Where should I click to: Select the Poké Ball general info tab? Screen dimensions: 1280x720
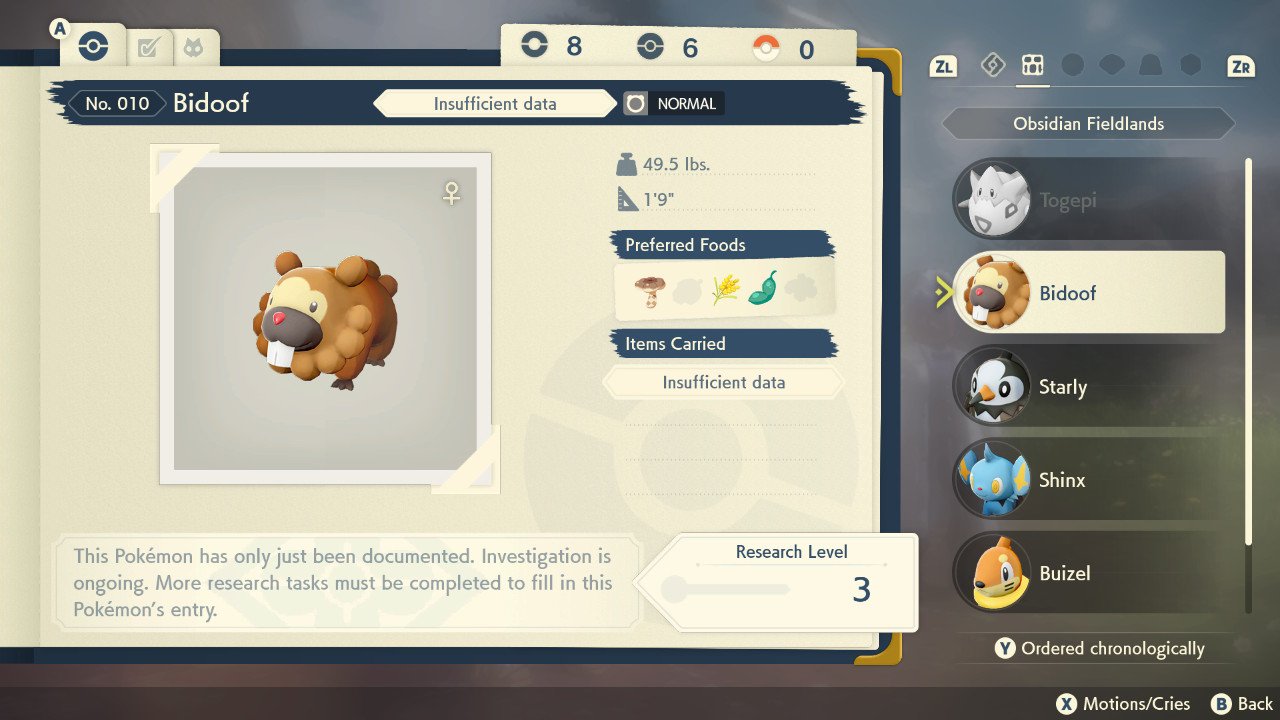pos(92,47)
